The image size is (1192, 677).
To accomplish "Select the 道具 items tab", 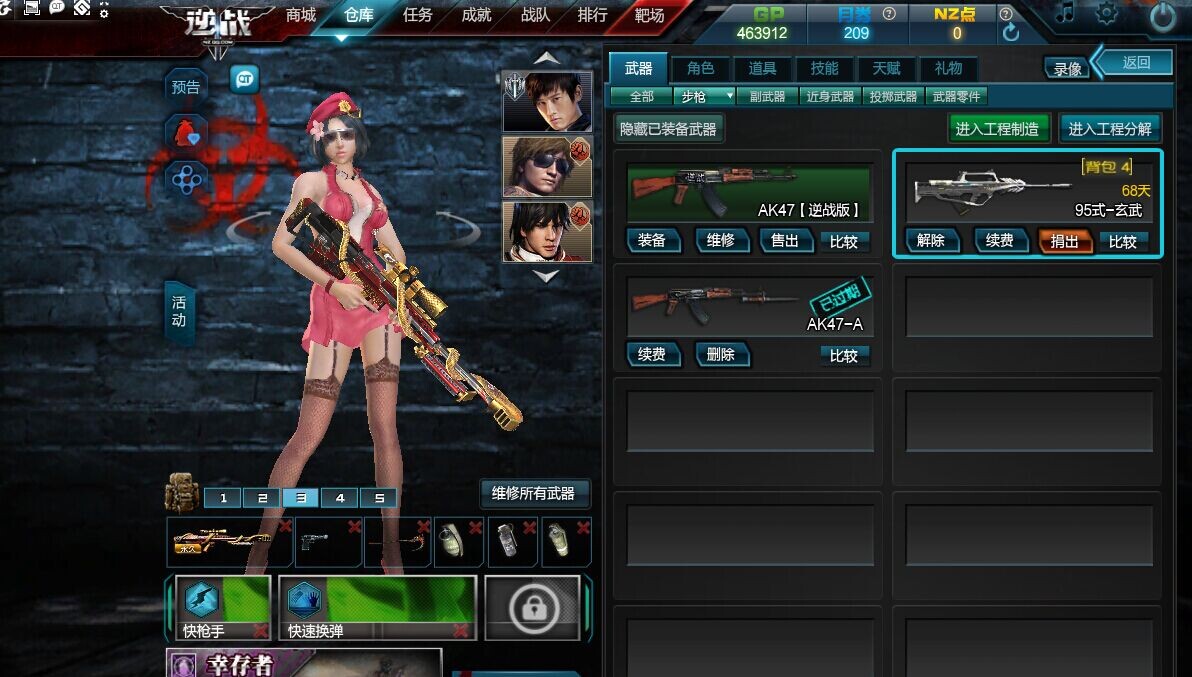I will [x=762, y=68].
